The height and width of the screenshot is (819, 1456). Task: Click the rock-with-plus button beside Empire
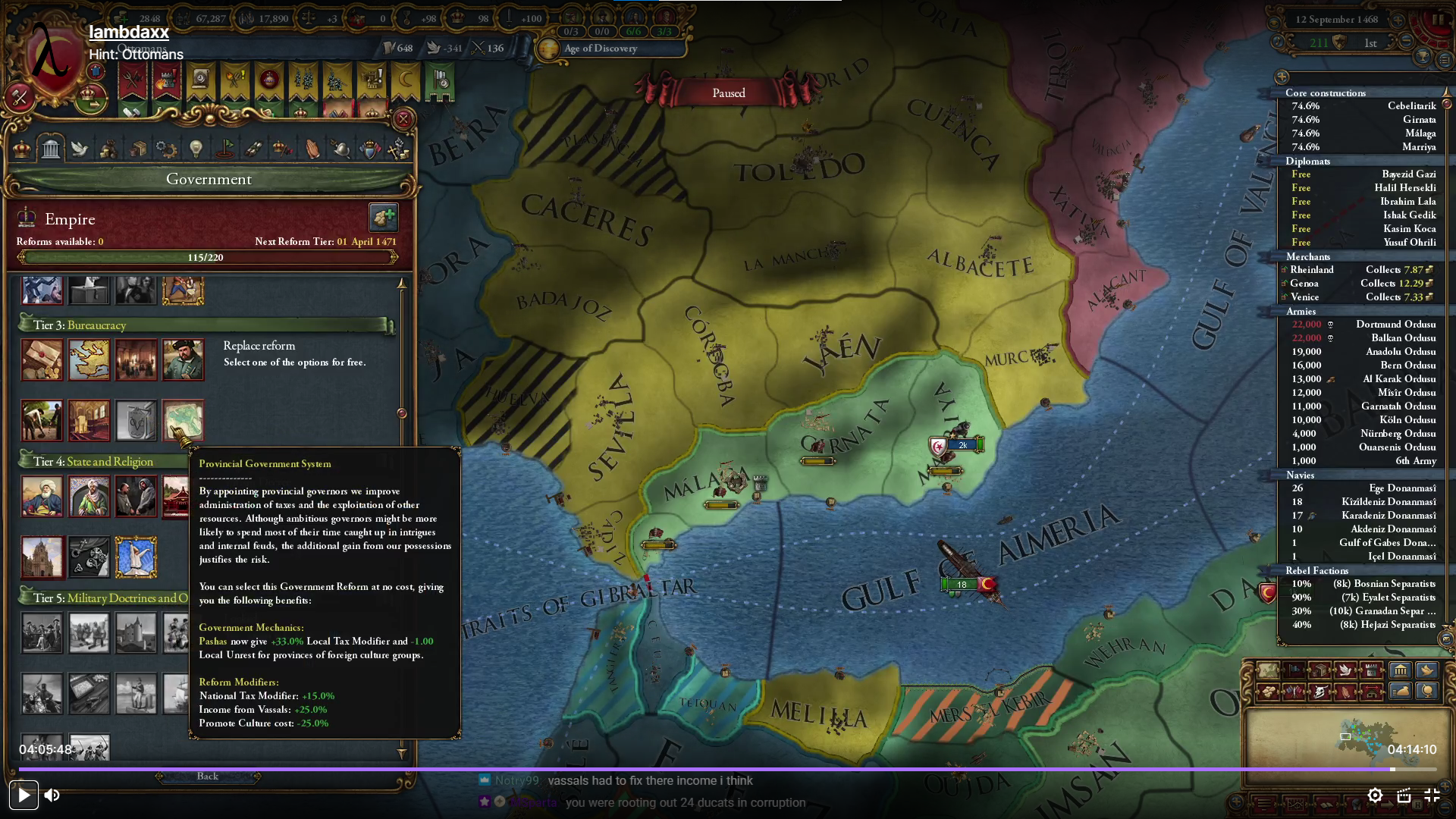pyautogui.click(x=383, y=218)
